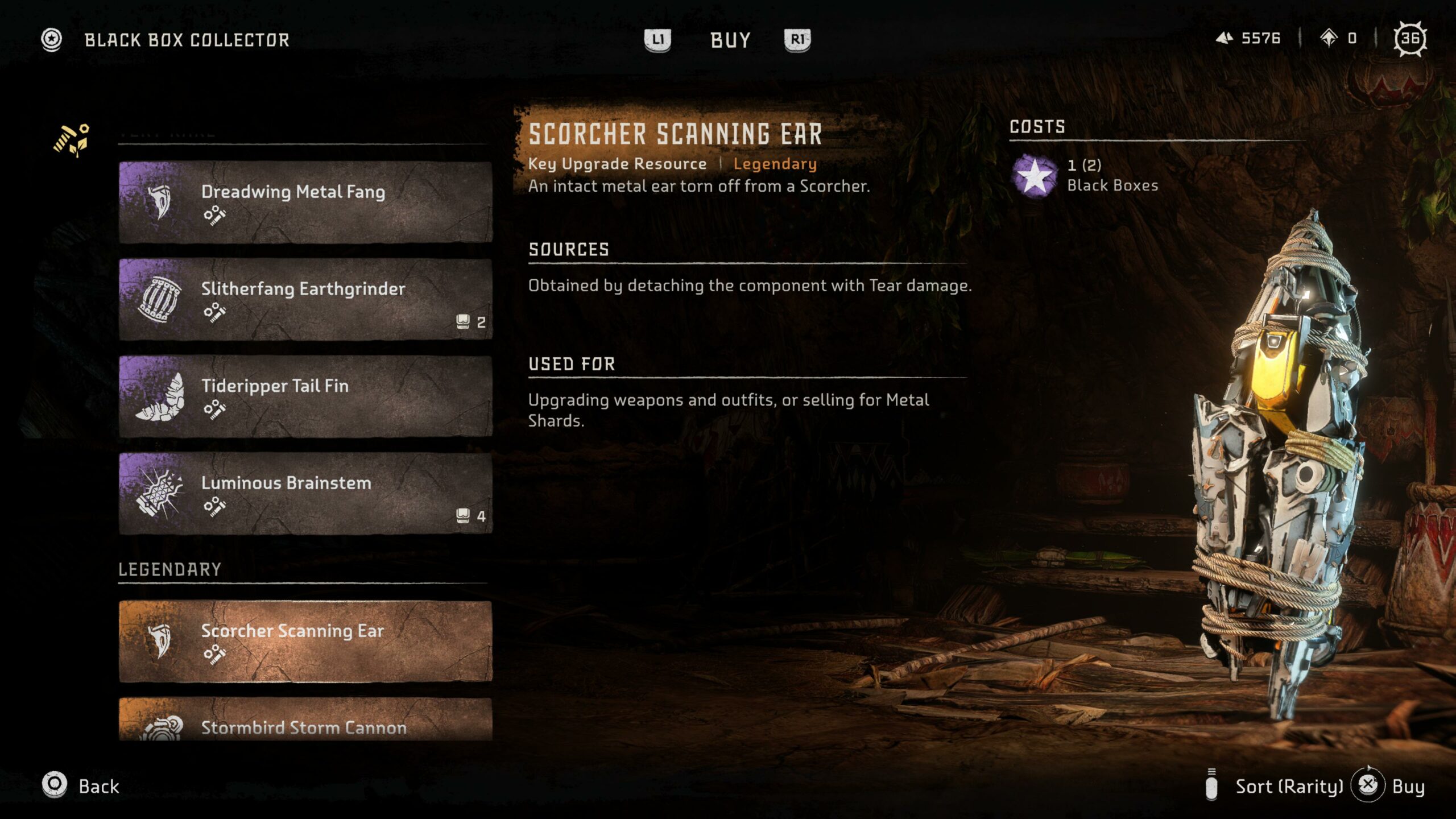The height and width of the screenshot is (819, 1456).
Task: Choose the Stormbird Storm Cannon entry
Action: 305,721
